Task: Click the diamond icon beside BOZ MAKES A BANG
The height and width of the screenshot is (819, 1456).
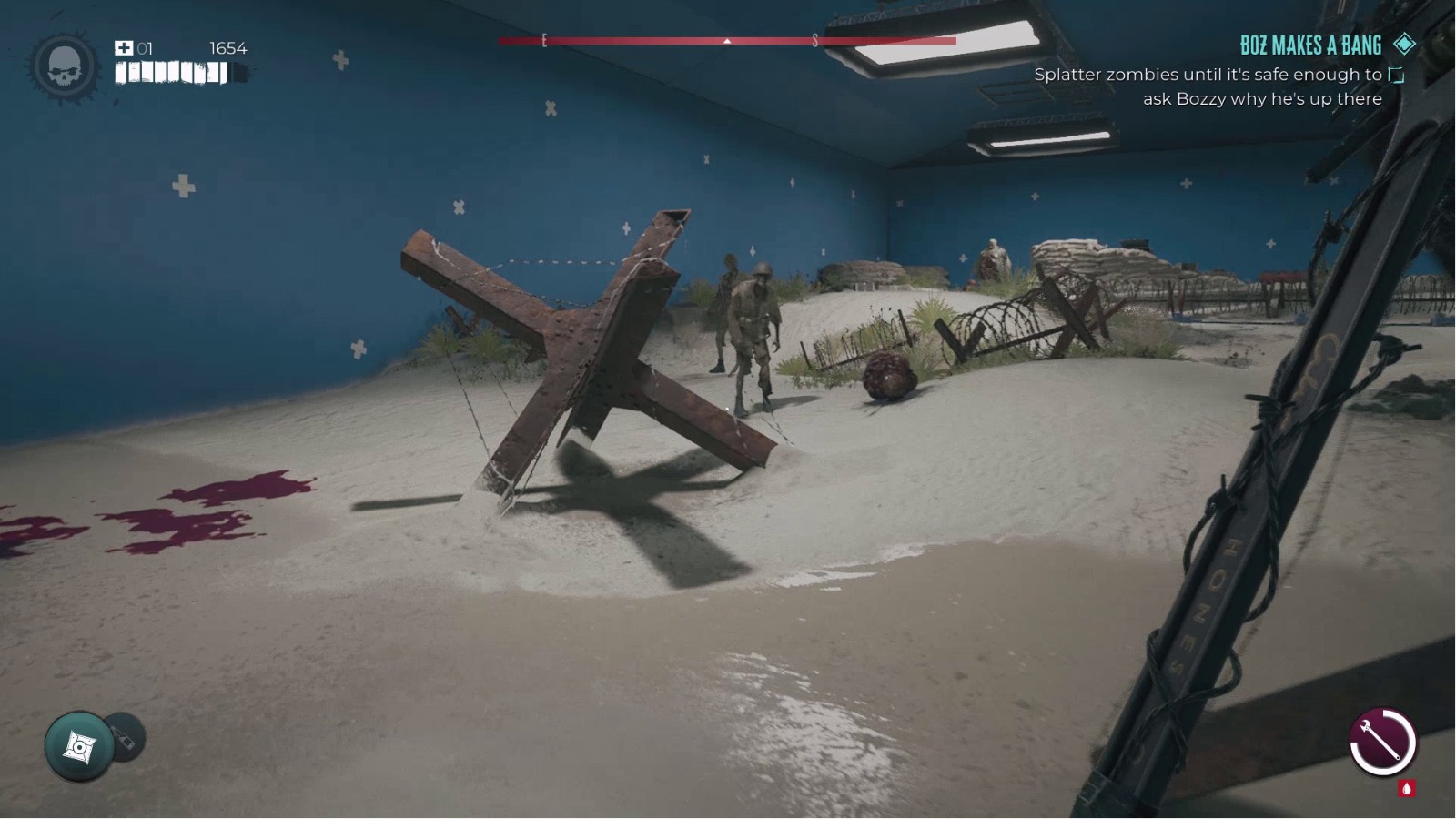Action: [1406, 45]
